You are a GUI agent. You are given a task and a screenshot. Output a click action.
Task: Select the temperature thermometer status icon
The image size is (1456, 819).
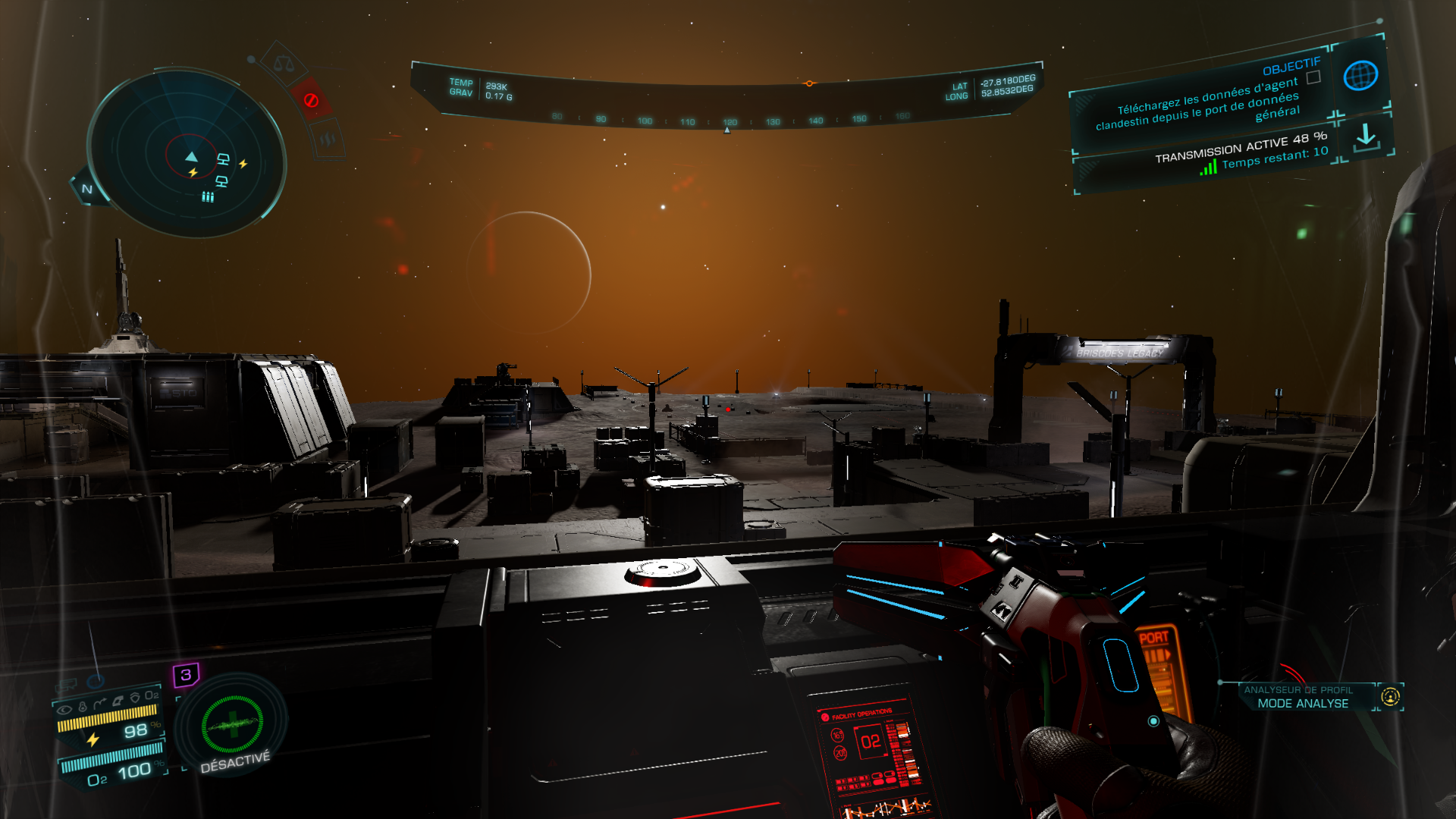[x=83, y=707]
